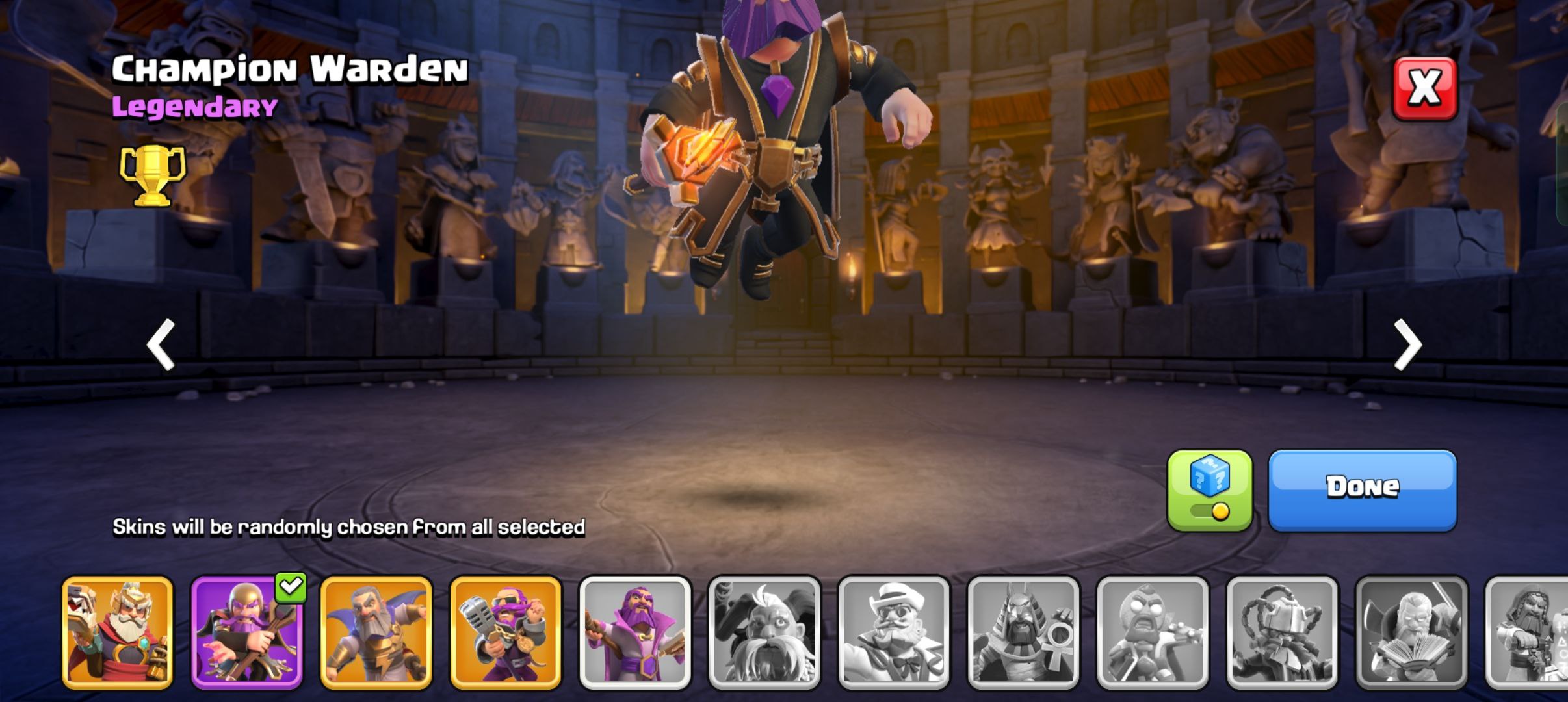Close the skin selection screen
The image size is (1568, 702).
[x=1424, y=88]
